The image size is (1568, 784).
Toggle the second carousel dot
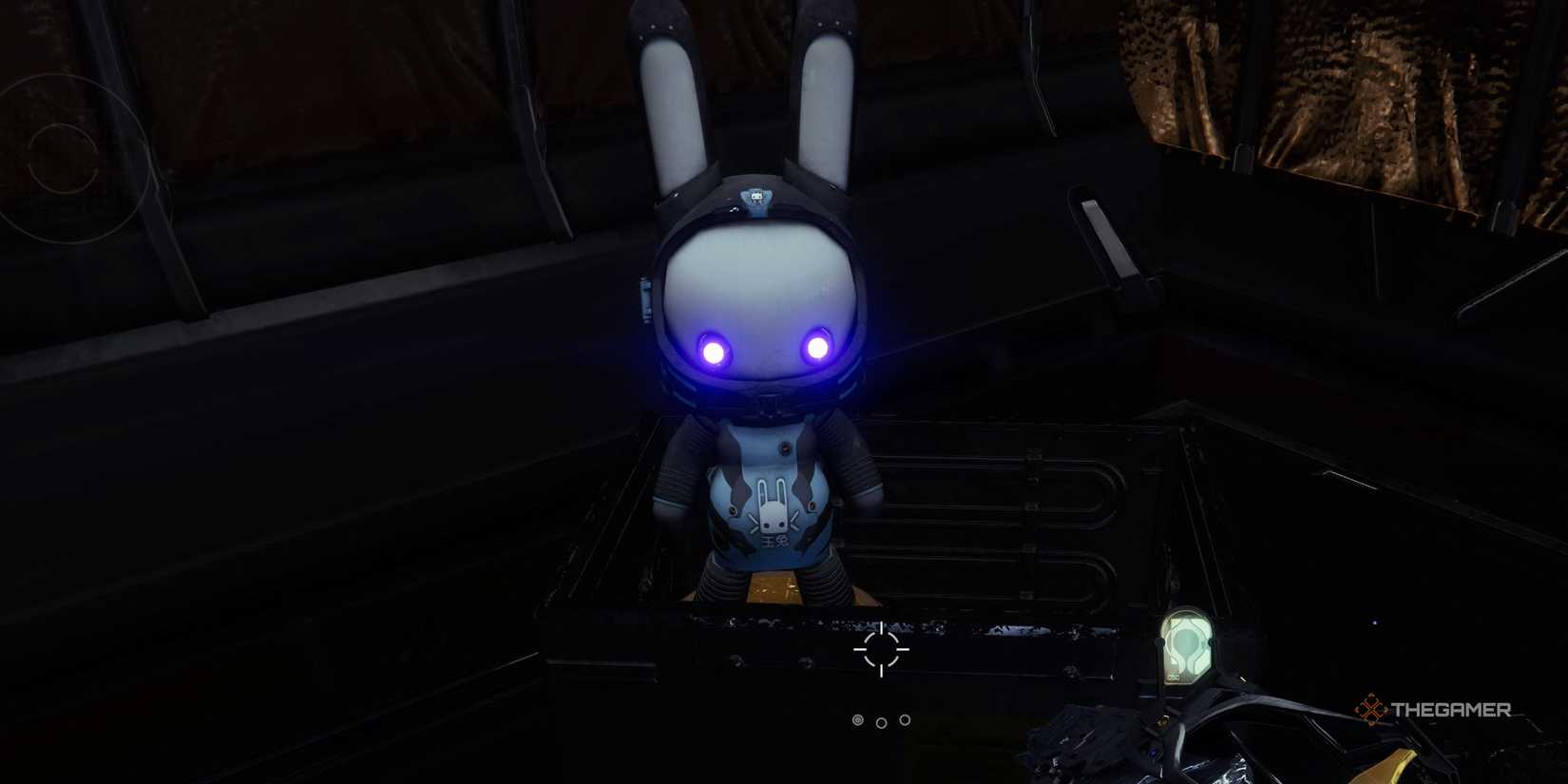[x=884, y=720]
